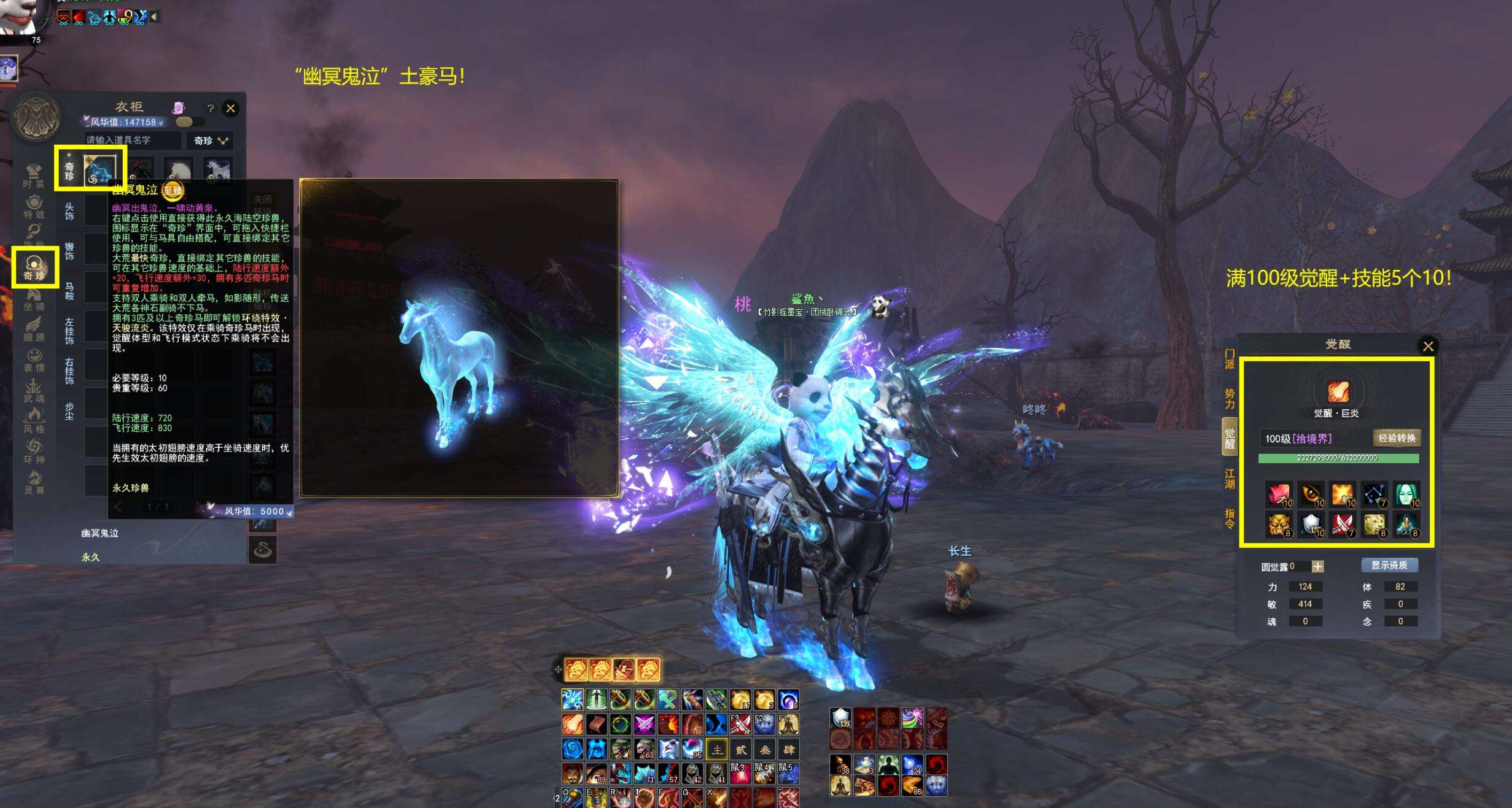This screenshot has width=1512, height=808.
Task: Switch to the 时装 costume category
Action: click(x=34, y=176)
